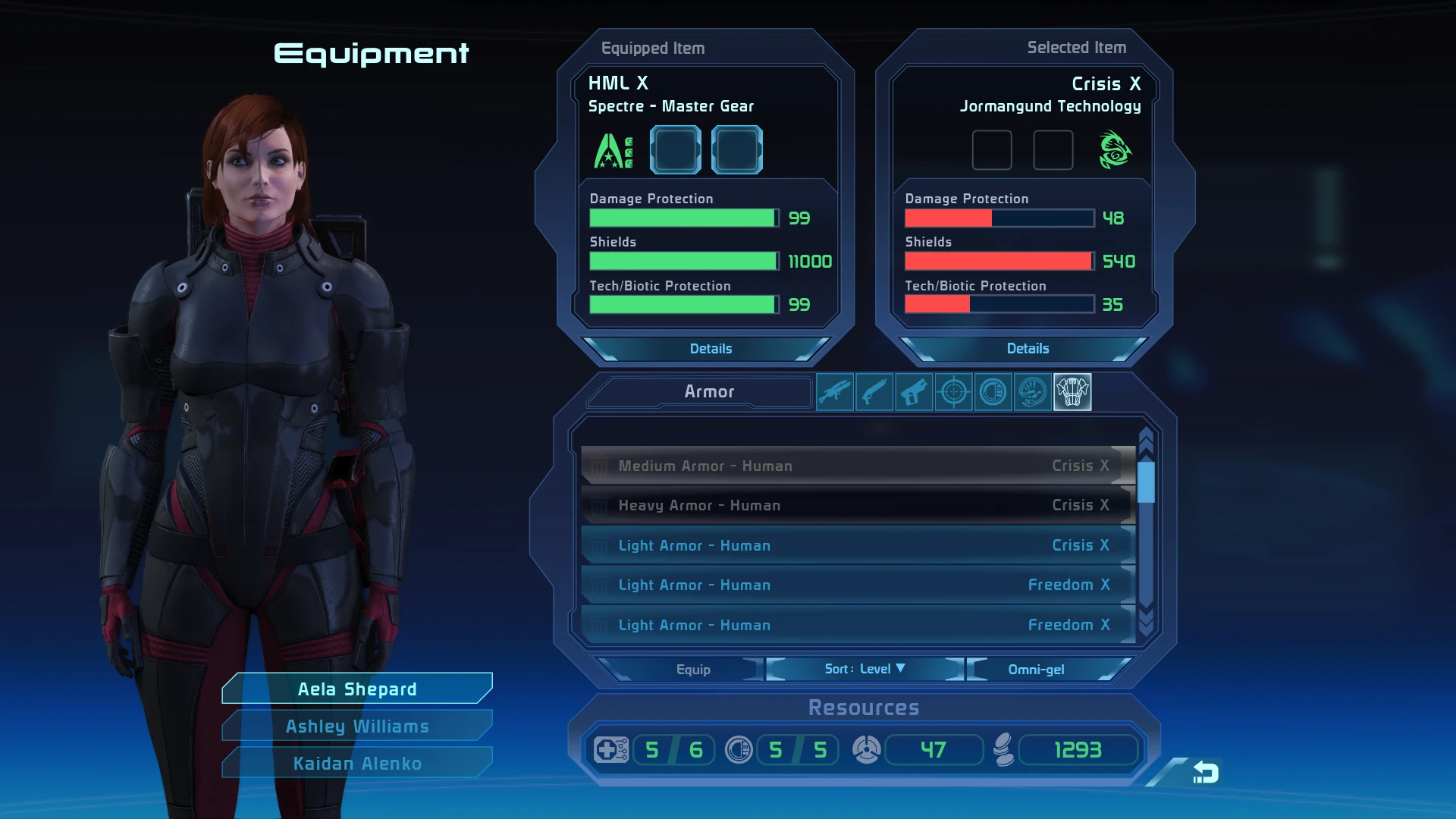
Task: Switch to Ashley Williams
Action: tap(356, 725)
